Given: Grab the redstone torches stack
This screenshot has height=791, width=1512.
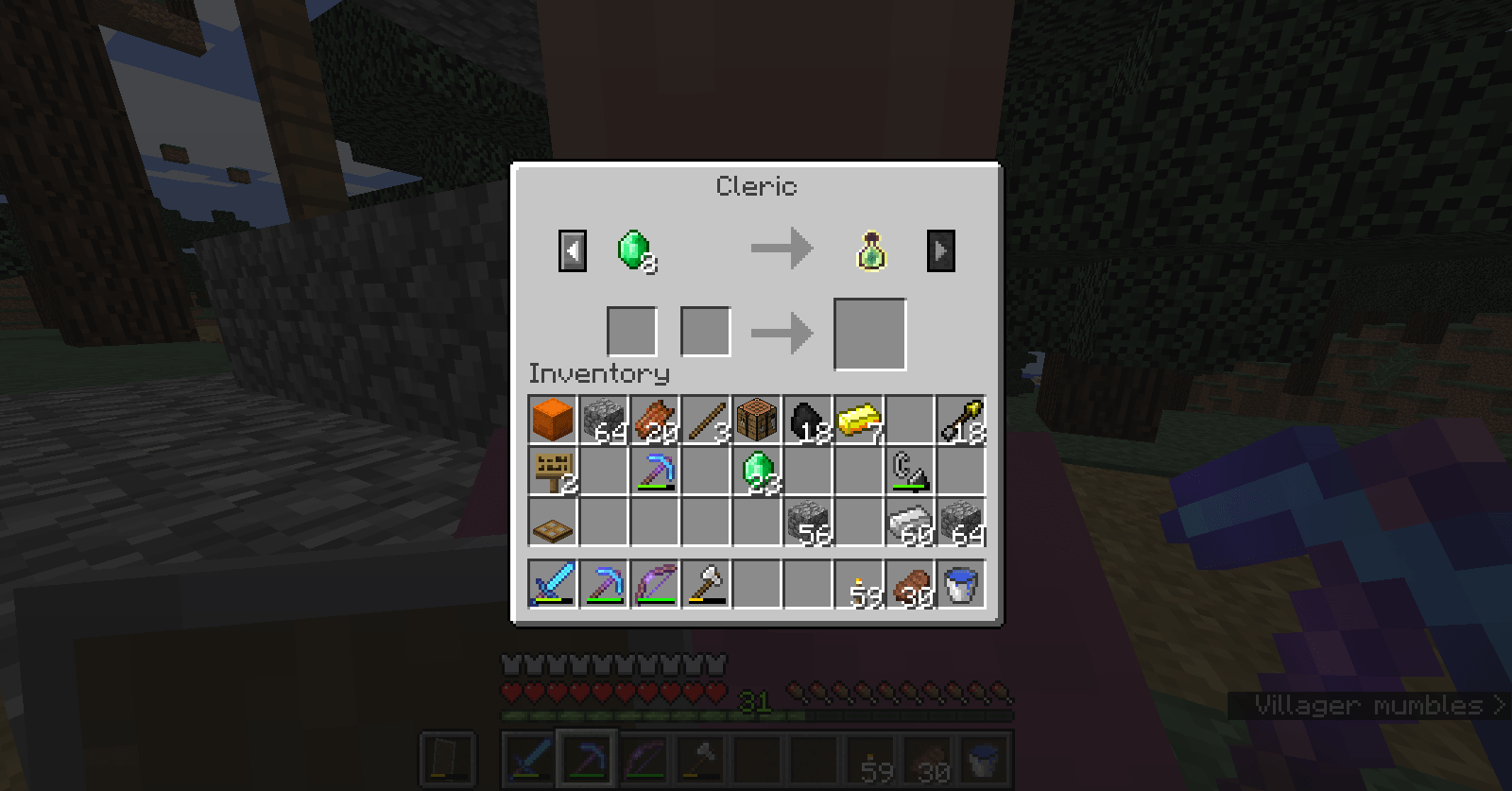Looking at the screenshot, I should 859,583.
